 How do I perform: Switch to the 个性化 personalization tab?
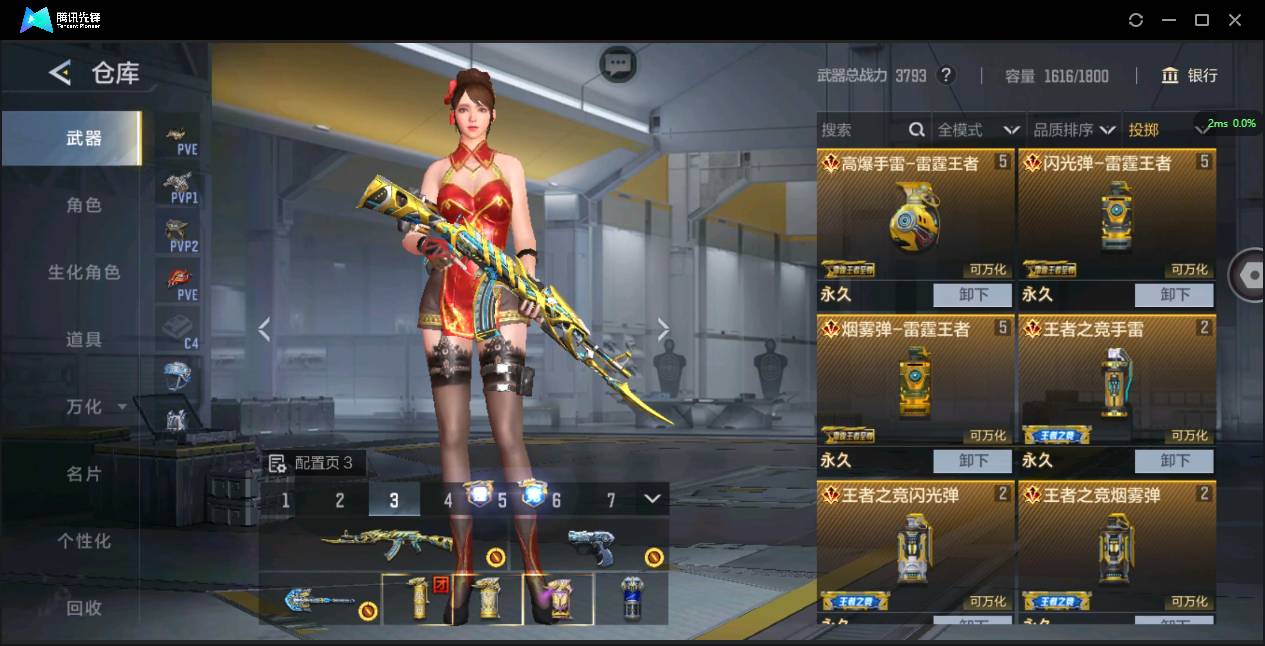pos(84,540)
